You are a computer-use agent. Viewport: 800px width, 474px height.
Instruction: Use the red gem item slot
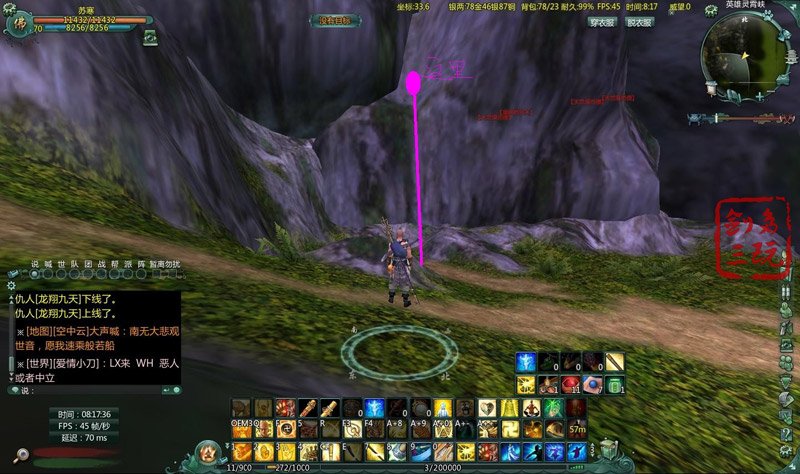(570, 384)
